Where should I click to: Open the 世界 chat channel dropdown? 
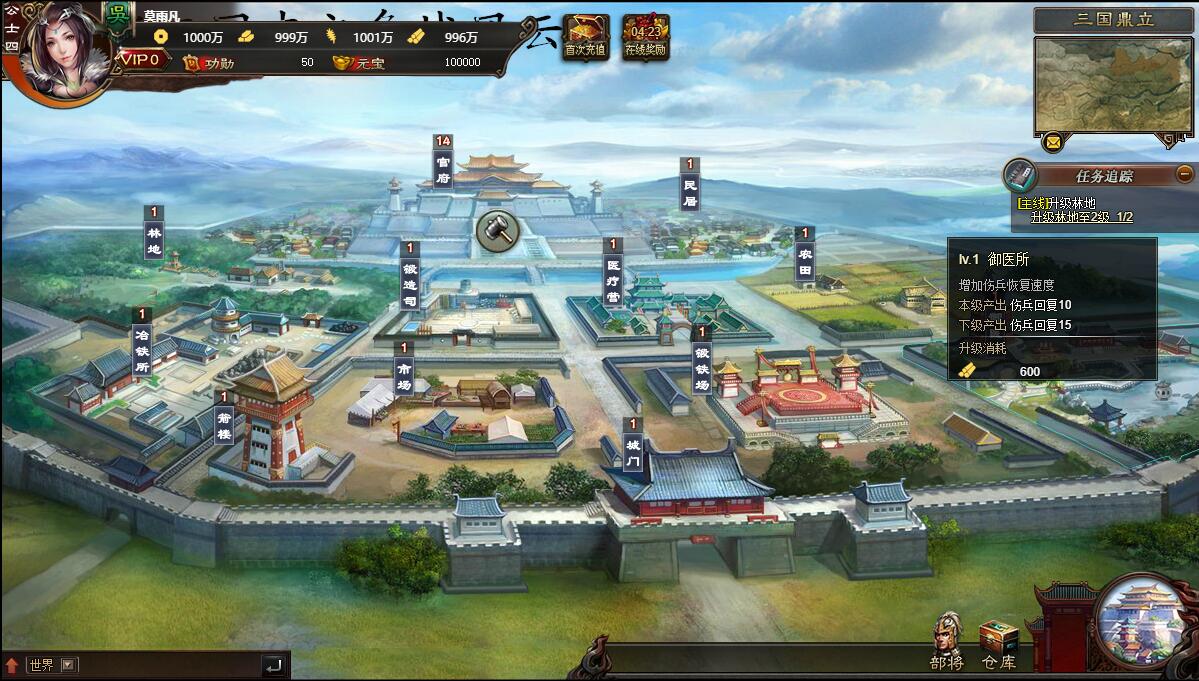68,665
